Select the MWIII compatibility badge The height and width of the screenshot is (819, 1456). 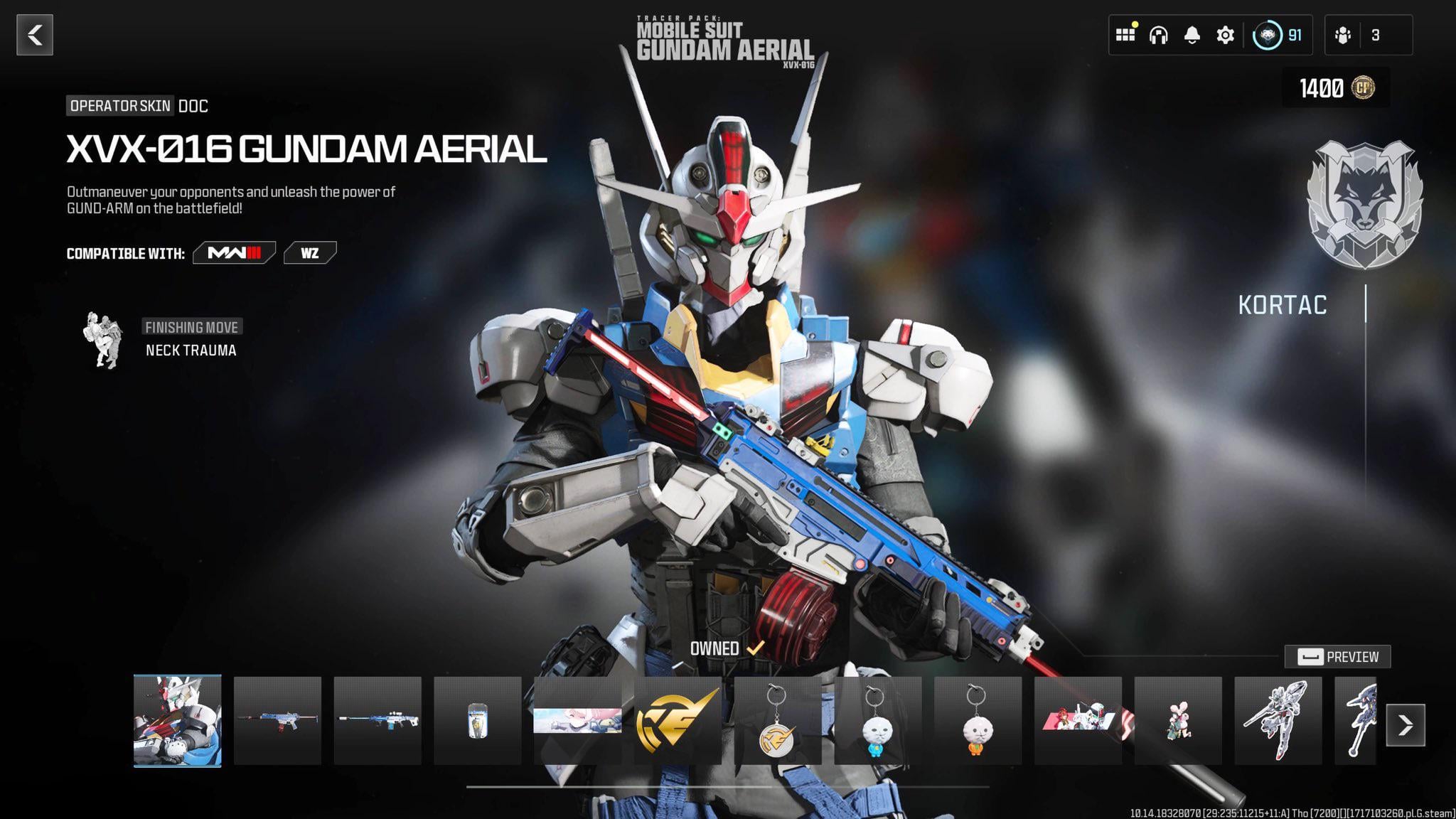point(234,253)
